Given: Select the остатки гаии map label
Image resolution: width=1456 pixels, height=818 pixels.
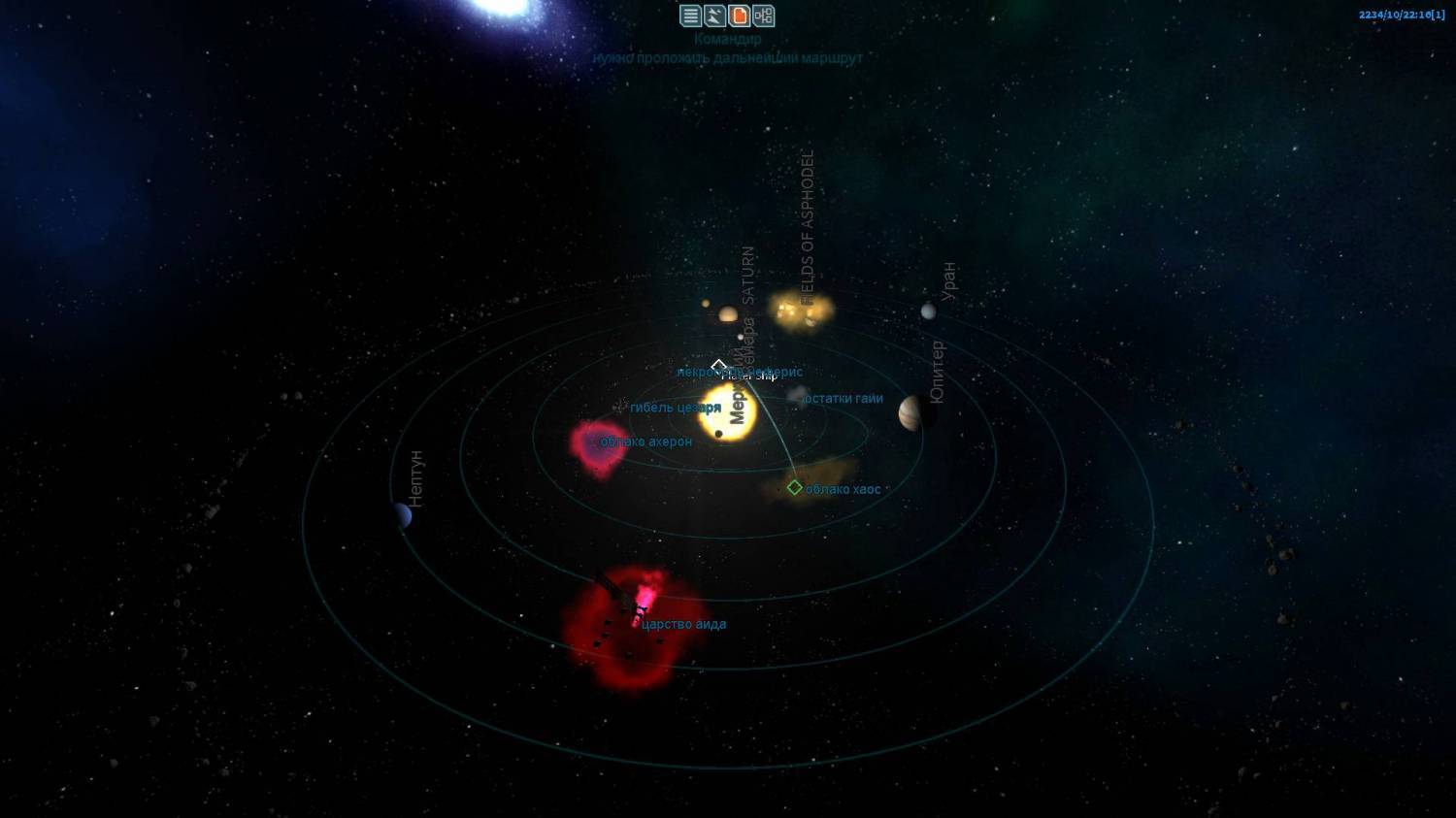Looking at the screenshot, I should click(x=844, y=398).
